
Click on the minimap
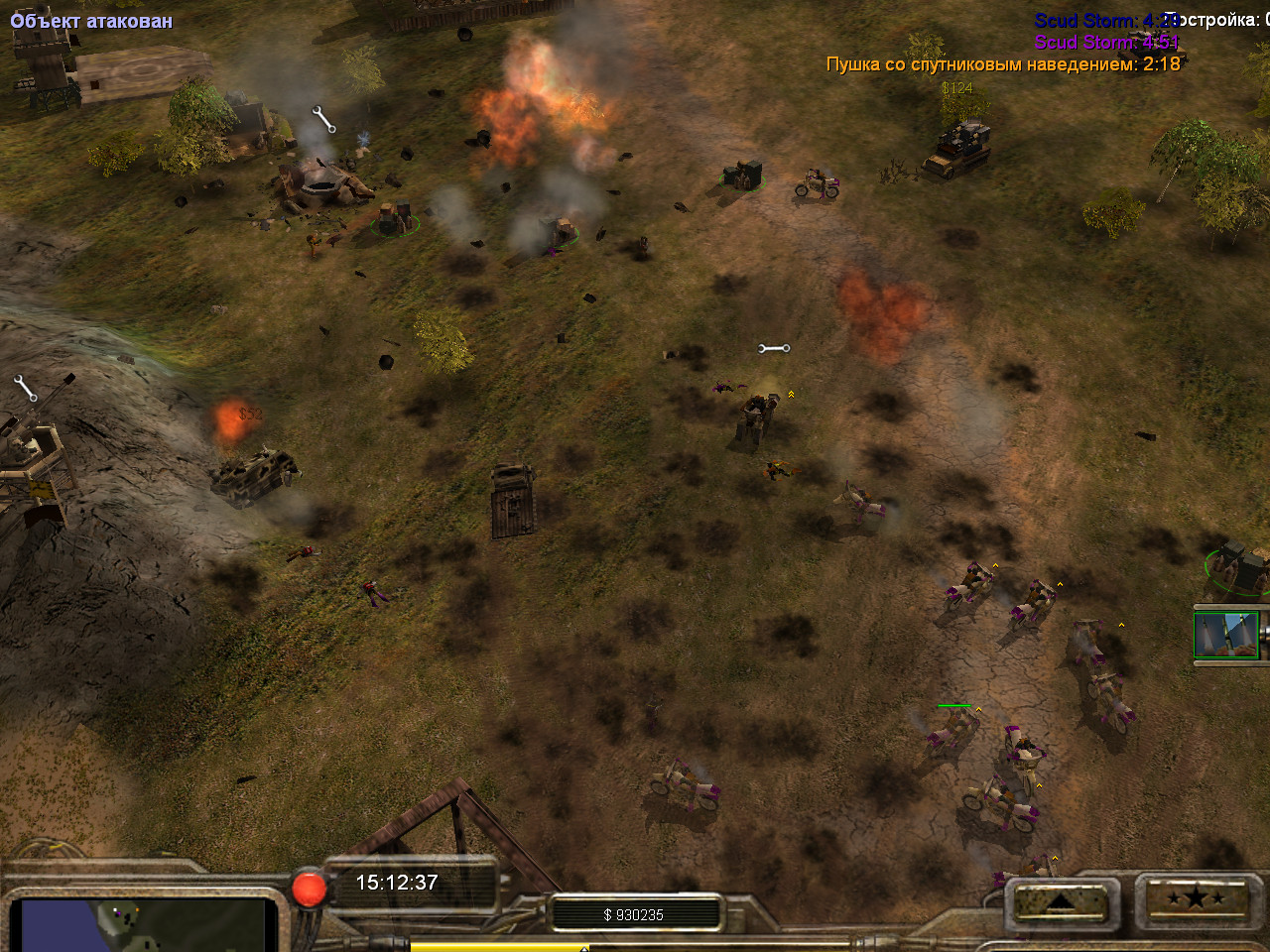click(x=144, y=924)
